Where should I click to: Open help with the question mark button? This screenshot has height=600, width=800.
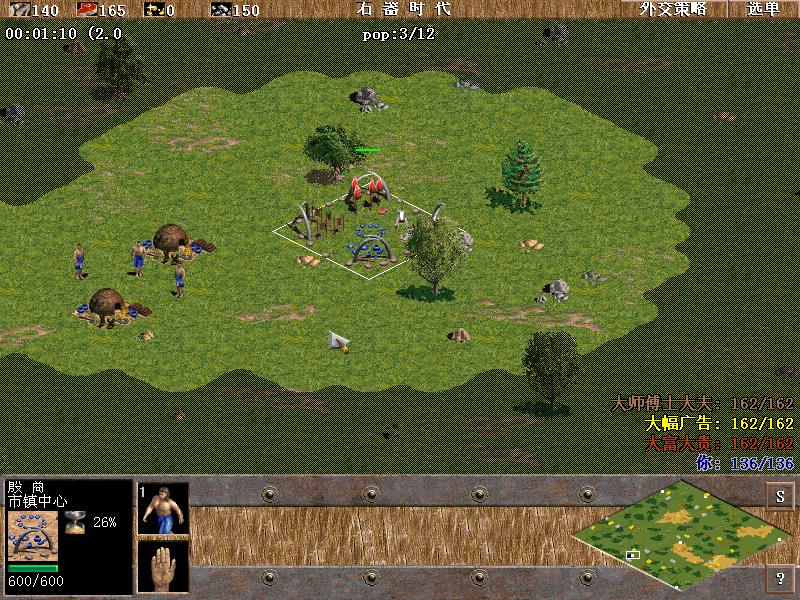pos(780,577)
